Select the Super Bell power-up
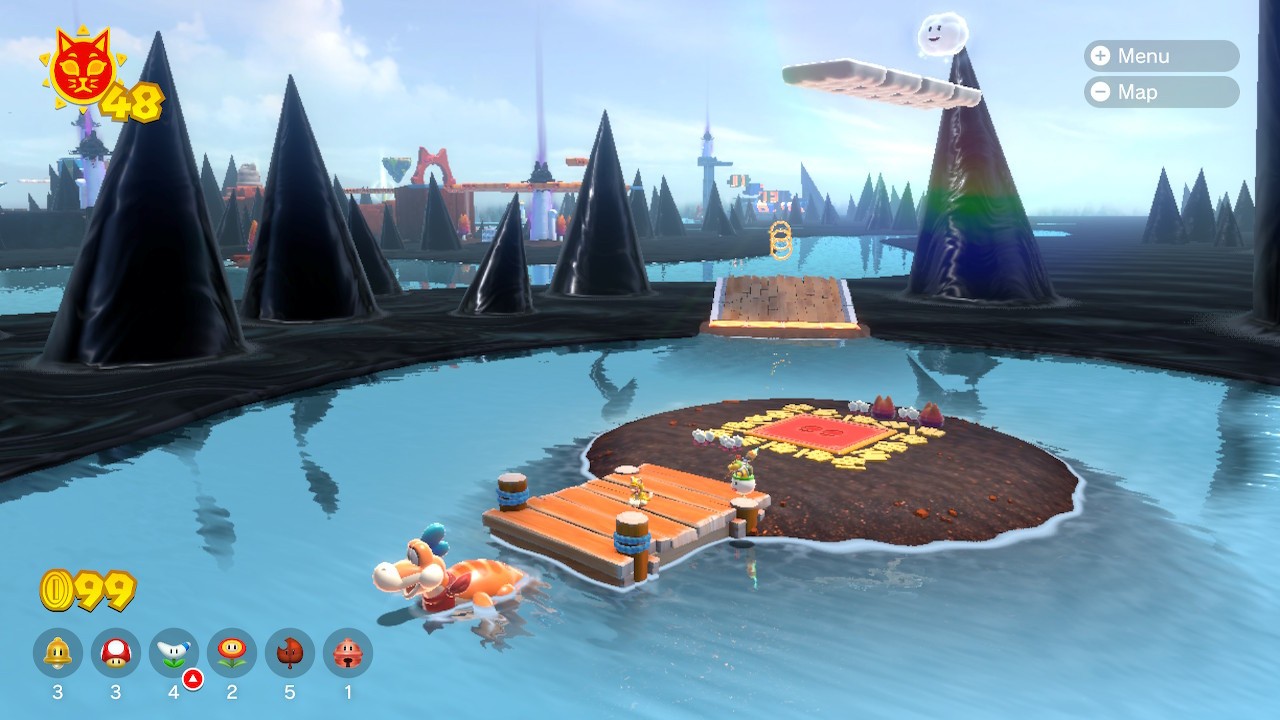Screen dimensions: 1280x720 (x=58, y=653)
